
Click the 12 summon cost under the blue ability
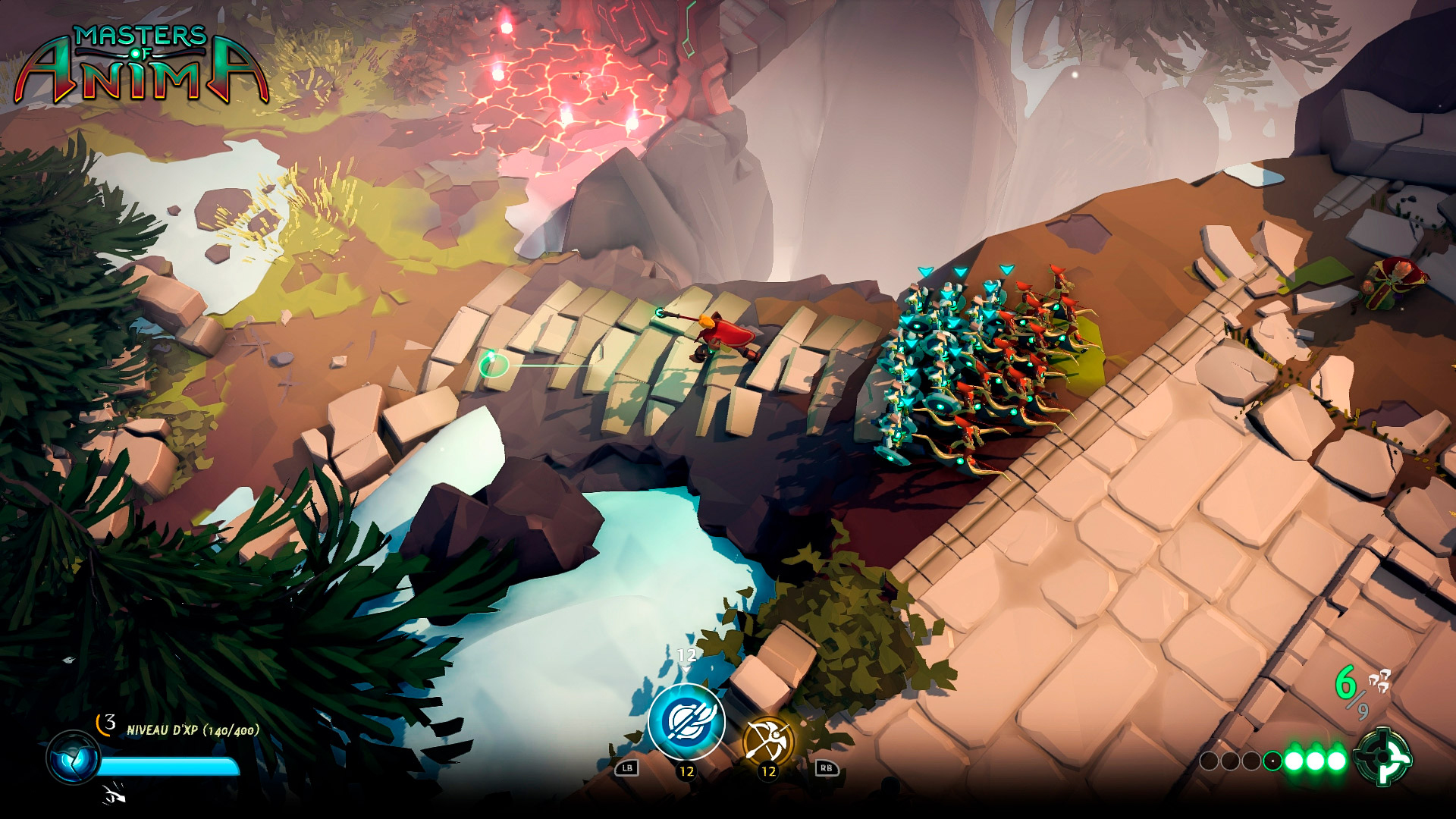coord(687,772)
